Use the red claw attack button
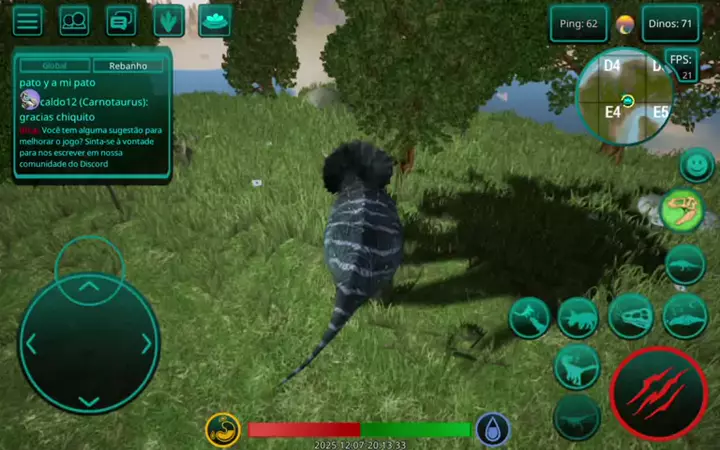 658,394
